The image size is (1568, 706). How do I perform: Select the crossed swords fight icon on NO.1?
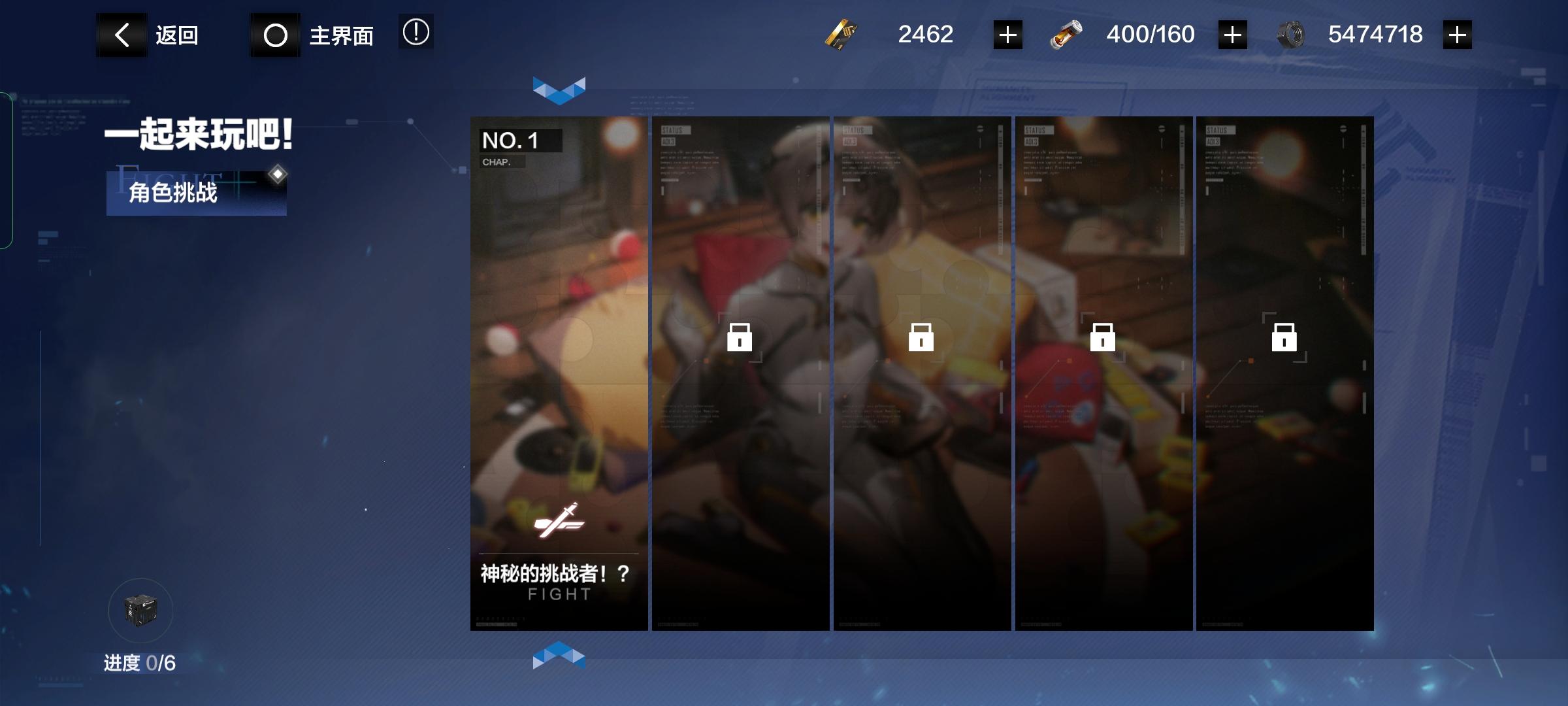coord(560,522)
